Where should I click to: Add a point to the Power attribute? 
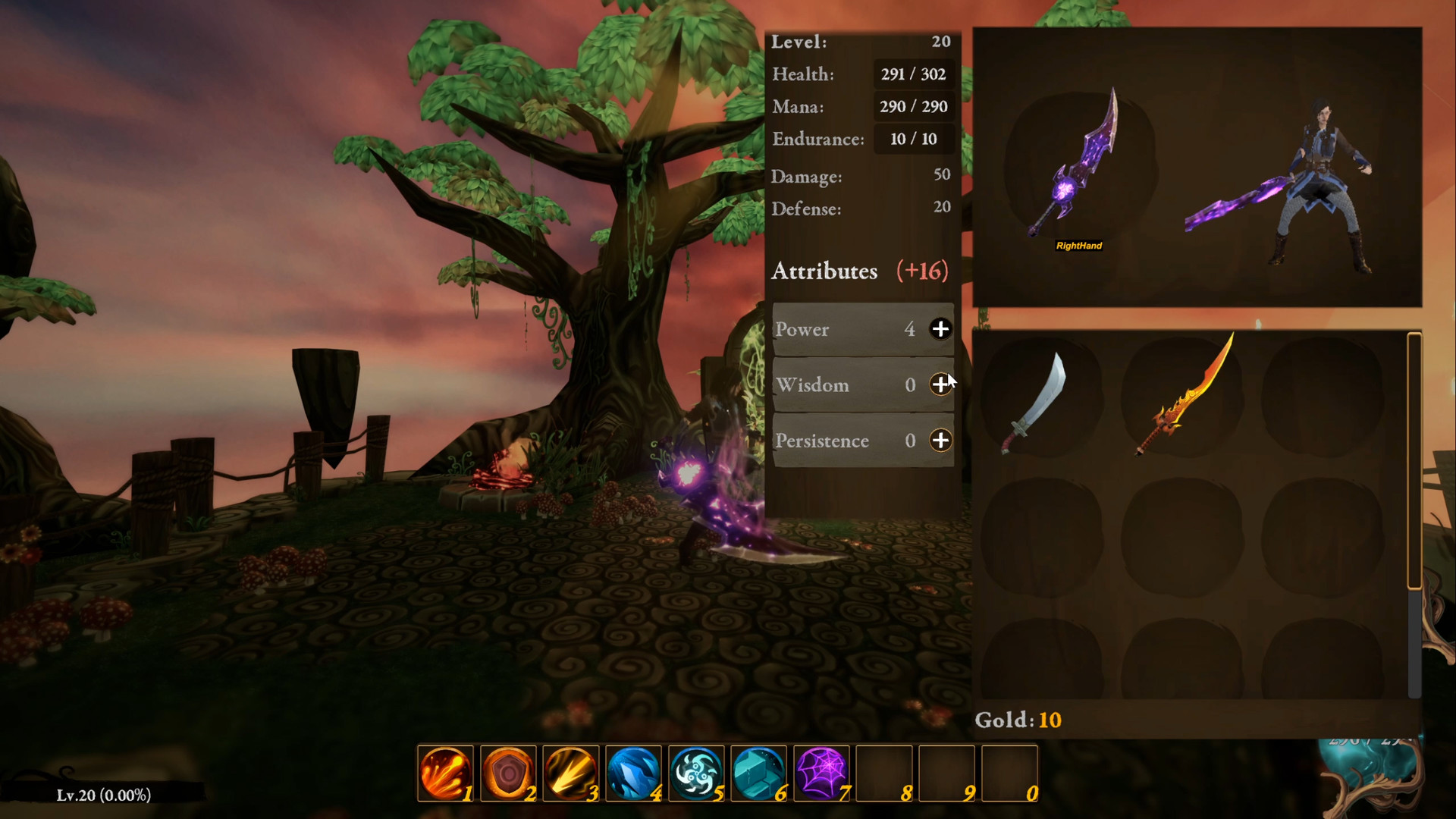pyautogui.click(x=940, y=329)
